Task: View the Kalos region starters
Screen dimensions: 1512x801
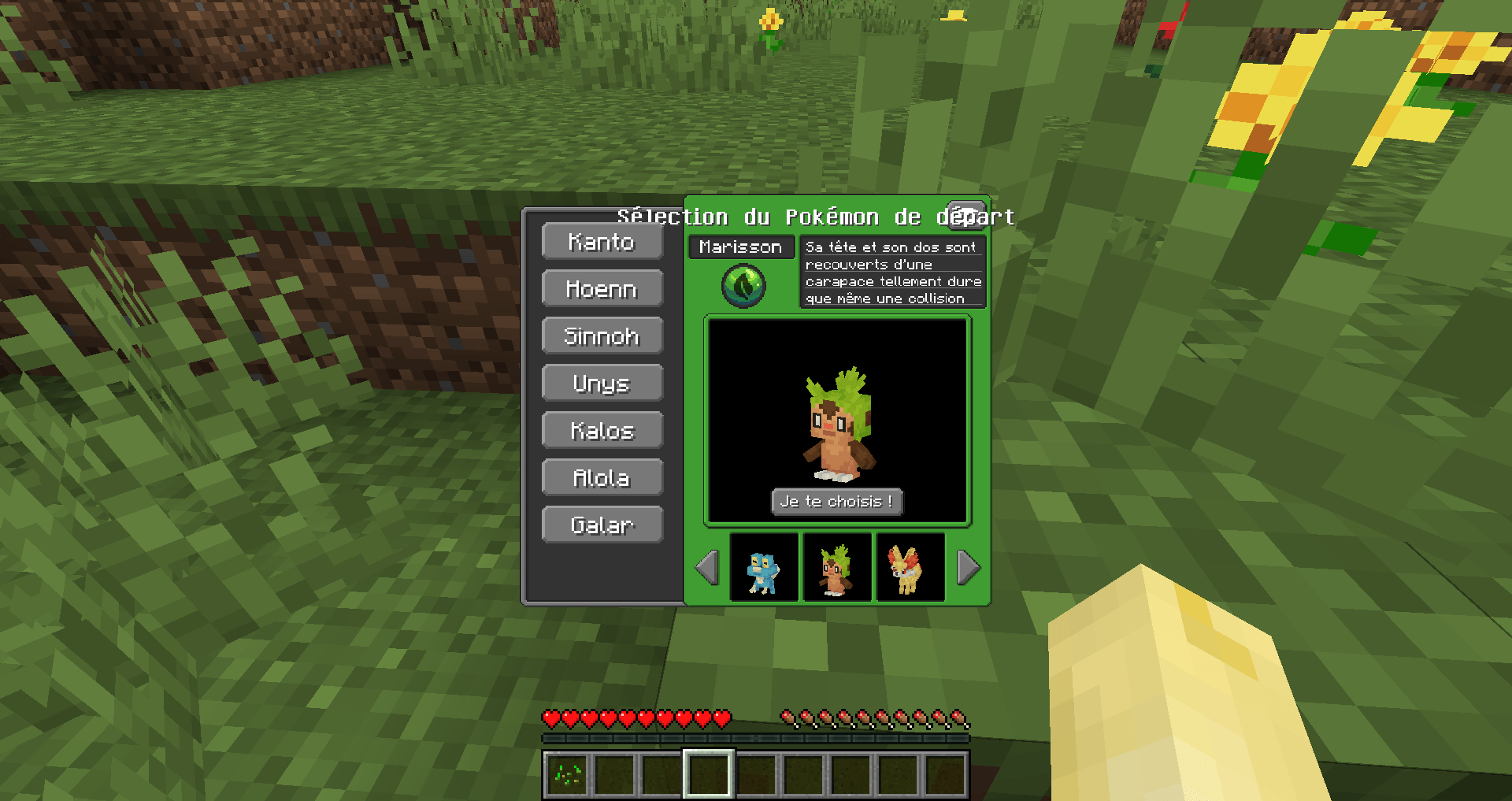Action: [x=602, y=430]
